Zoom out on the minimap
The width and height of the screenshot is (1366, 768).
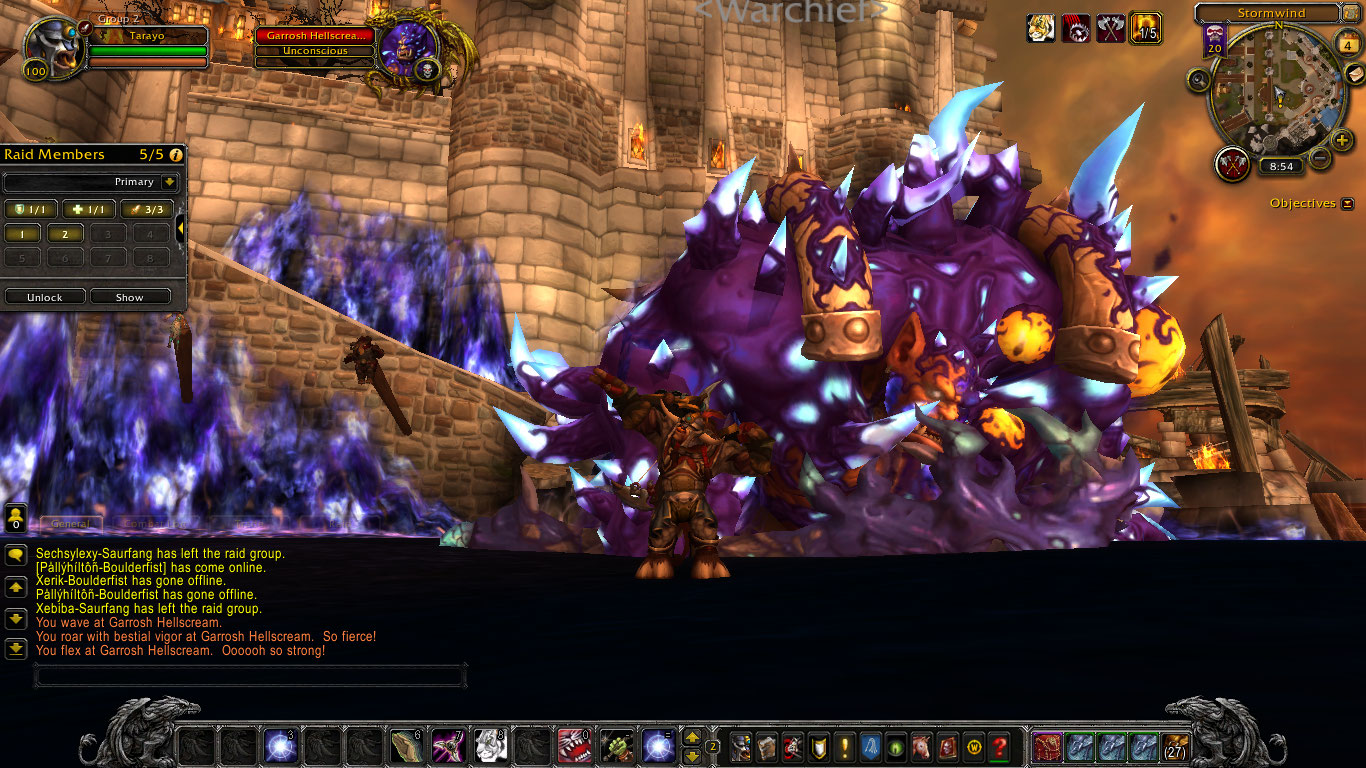[x=1319, y=157]
